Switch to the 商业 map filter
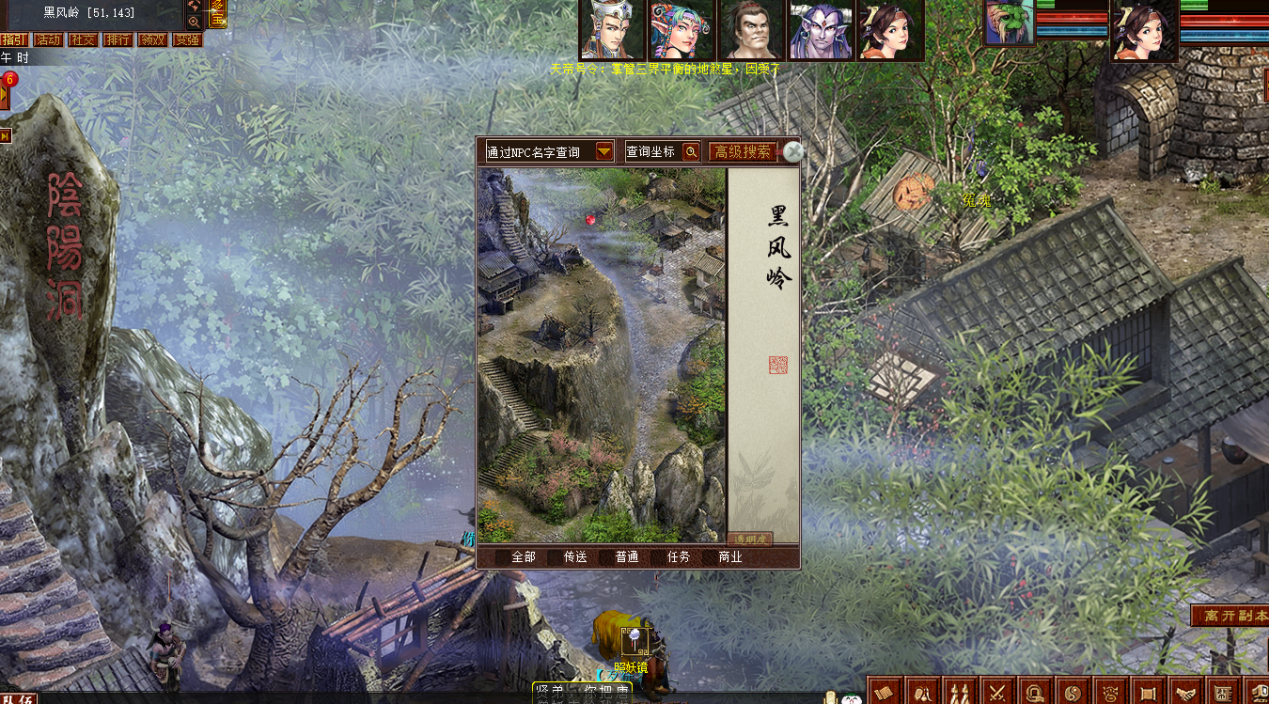The image size is (1269, 704). point(730,557)
